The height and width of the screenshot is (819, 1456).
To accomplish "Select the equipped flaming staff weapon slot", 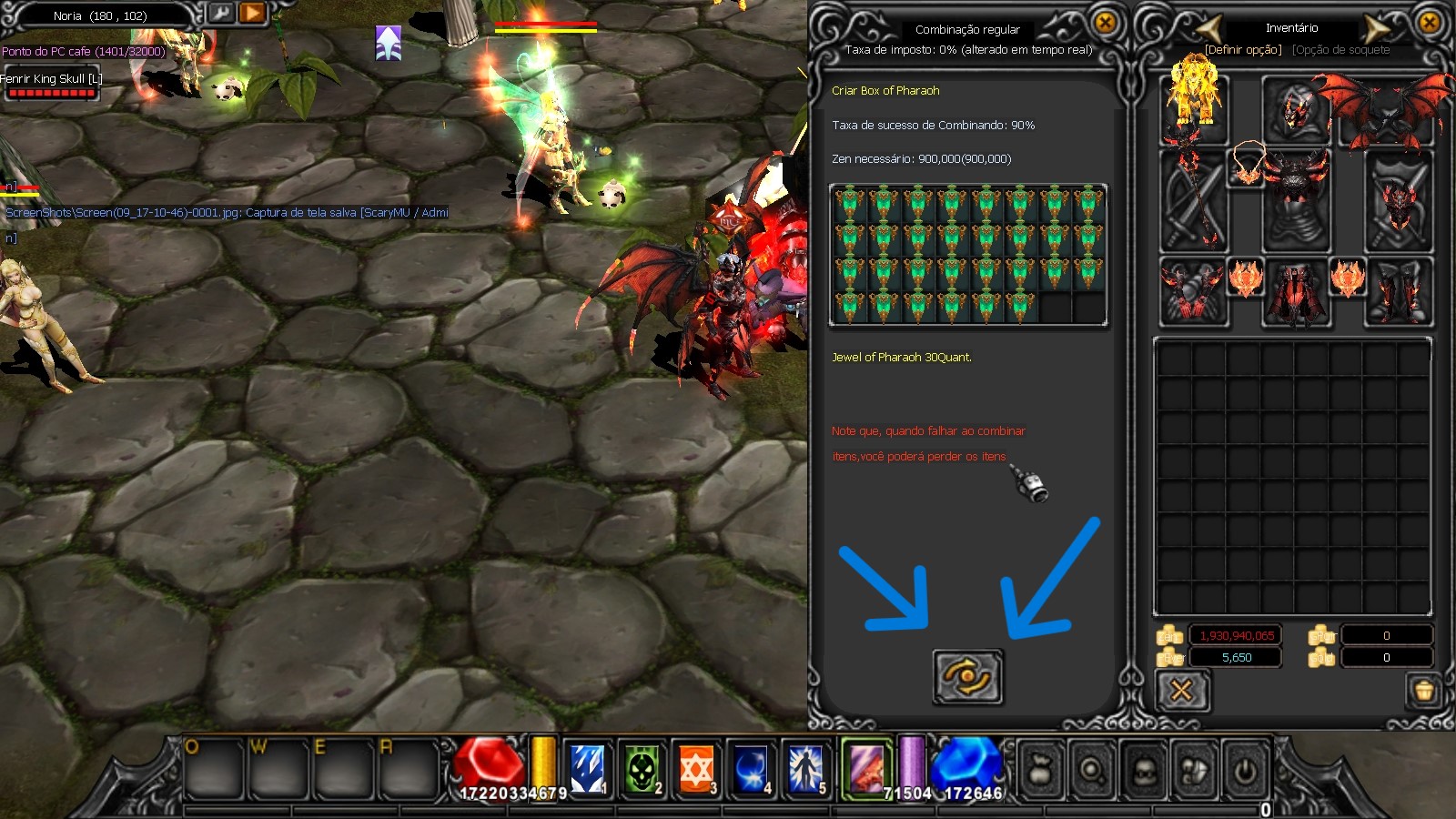I will click(1193, 200).
